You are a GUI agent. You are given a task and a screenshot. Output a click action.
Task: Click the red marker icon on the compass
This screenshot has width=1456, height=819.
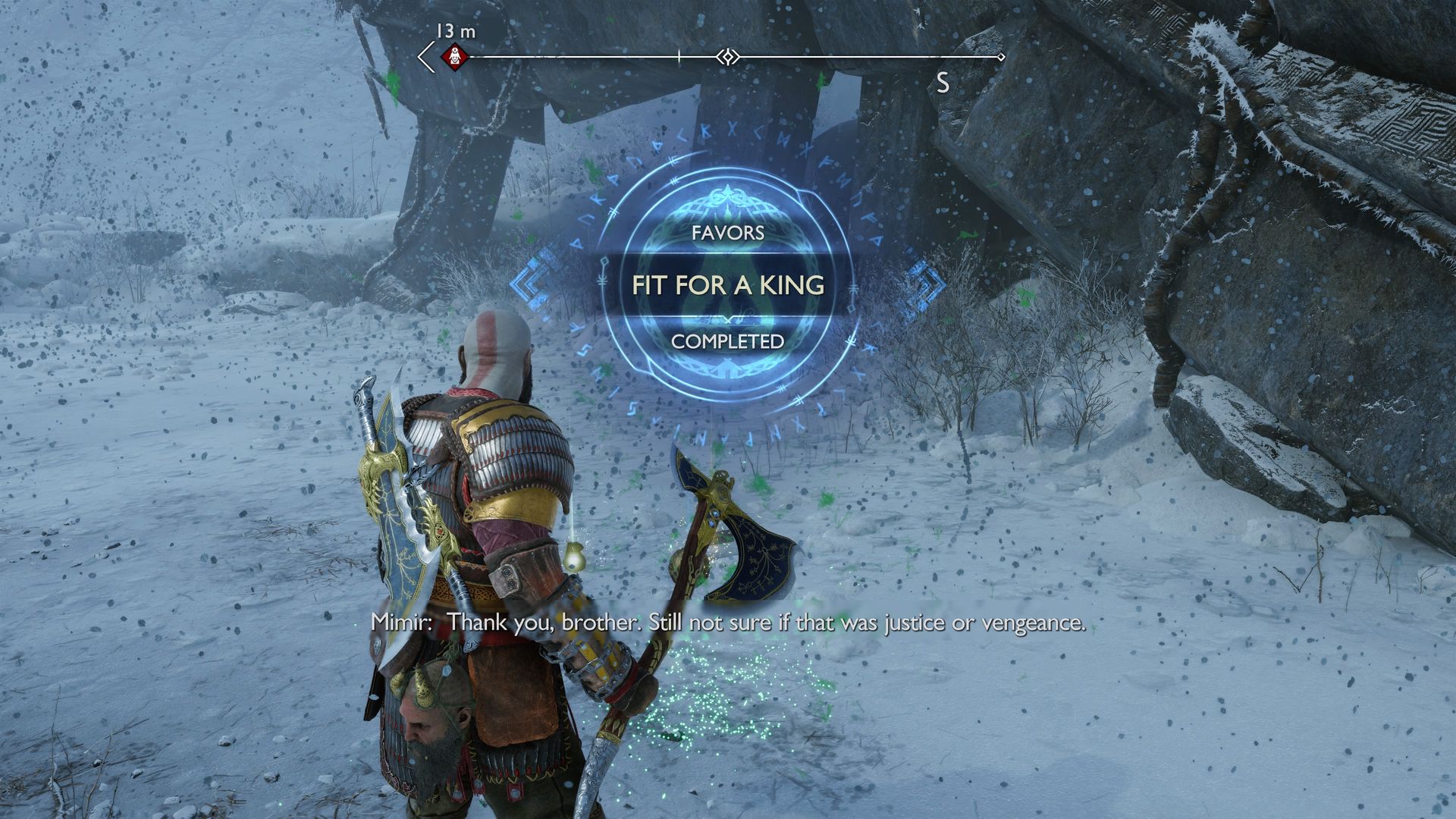point(455,55)
